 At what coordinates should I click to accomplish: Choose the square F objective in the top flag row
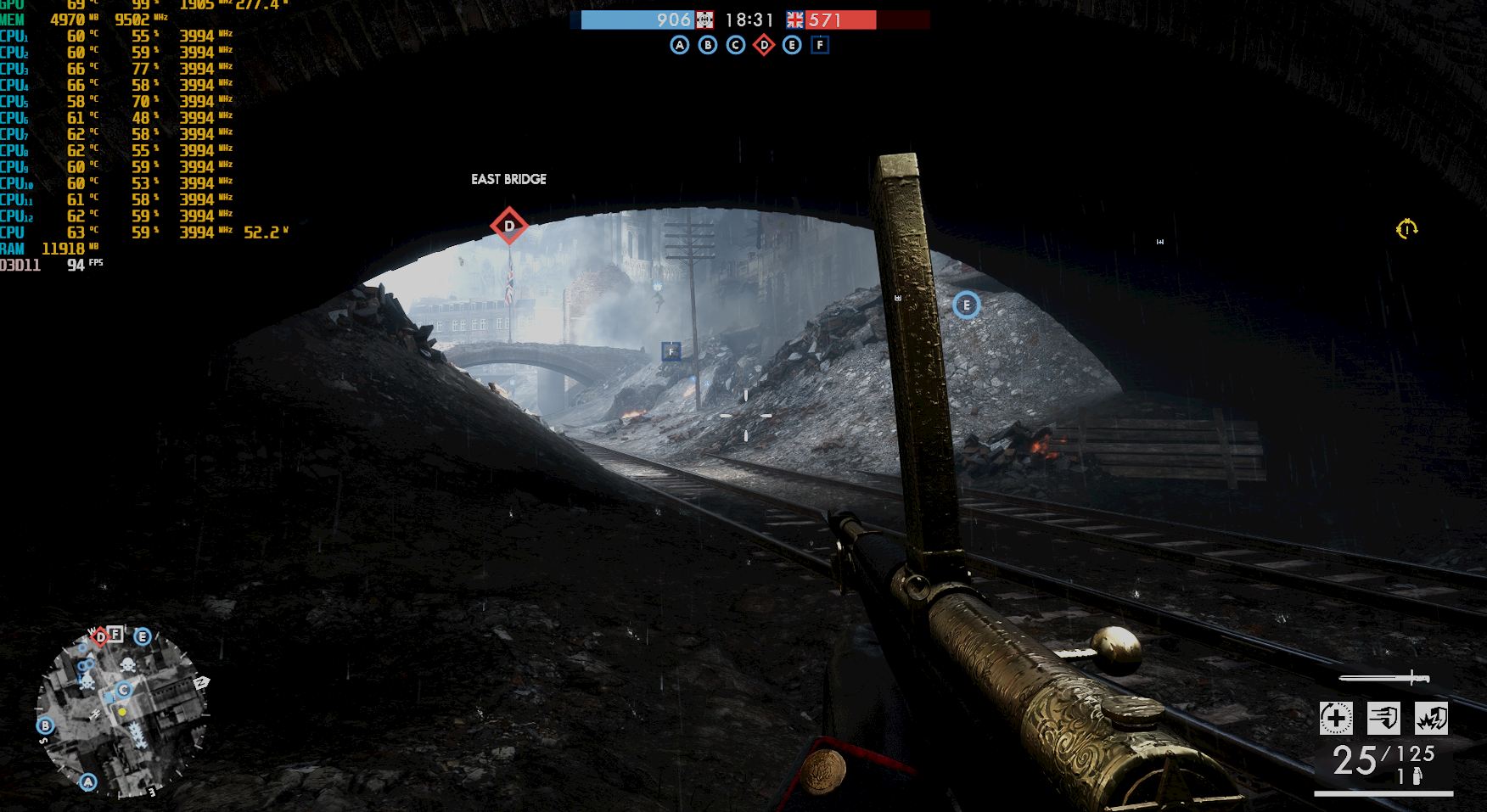tap(820, 45)
